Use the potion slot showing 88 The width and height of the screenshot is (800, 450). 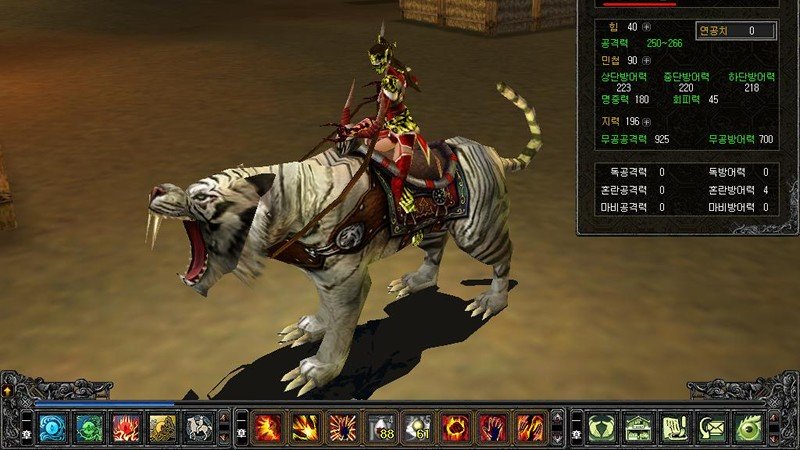[381, 428]
